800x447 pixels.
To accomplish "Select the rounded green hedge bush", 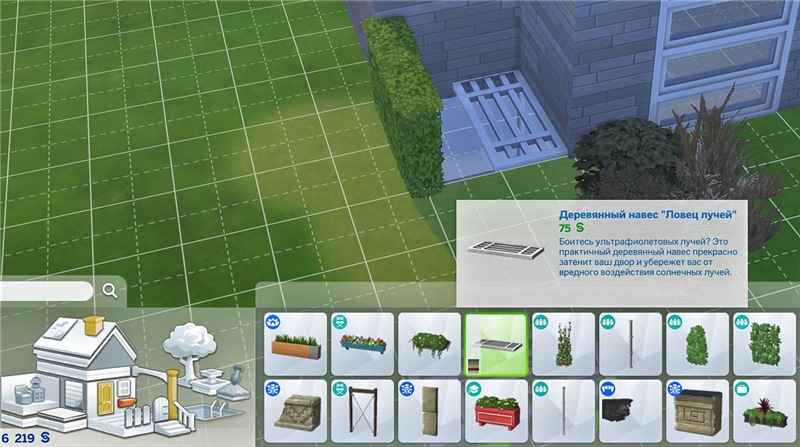I will pyautogui.click(x=697, y=344).
